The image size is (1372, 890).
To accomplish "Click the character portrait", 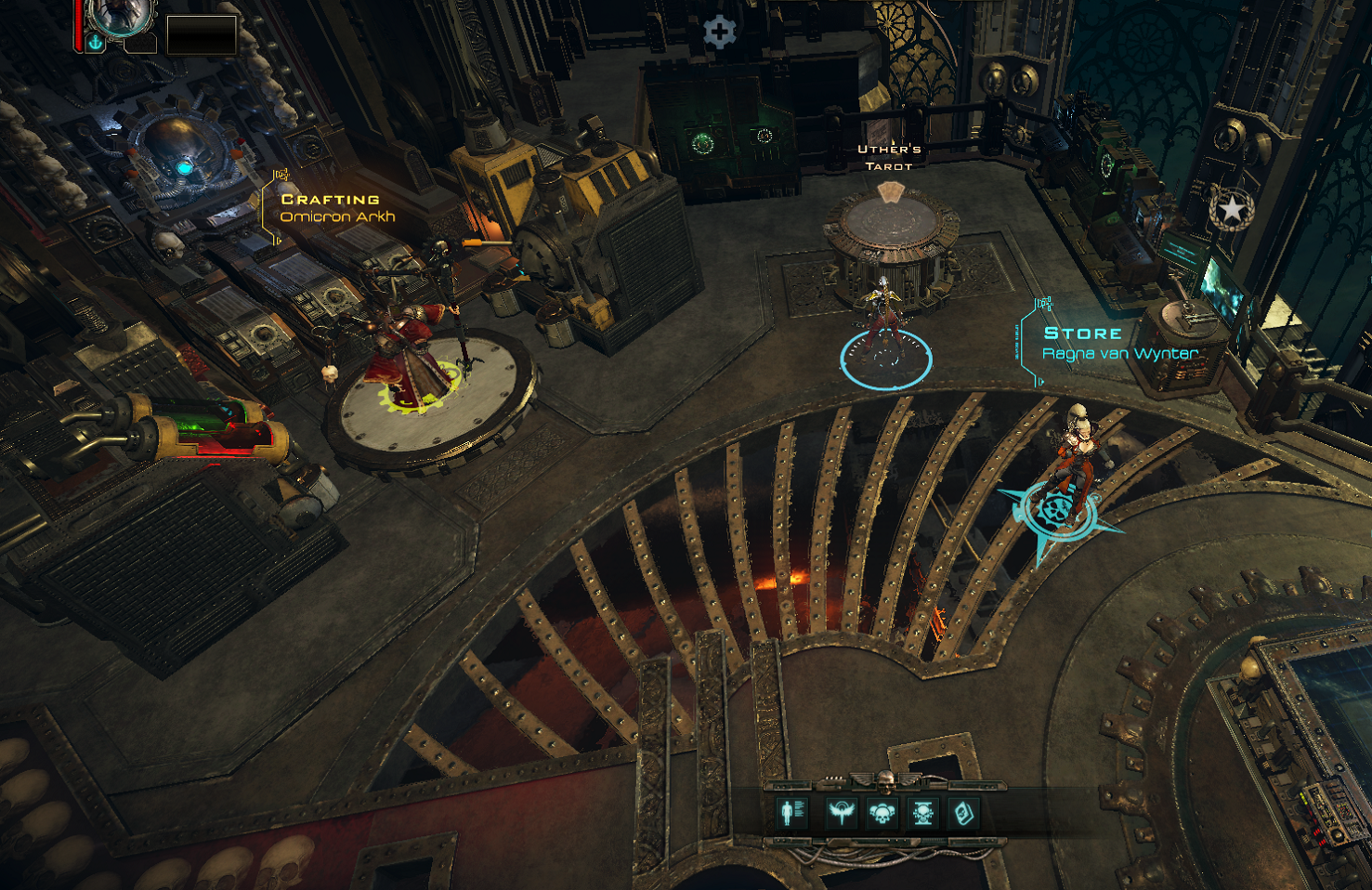I will coord(120,16).
